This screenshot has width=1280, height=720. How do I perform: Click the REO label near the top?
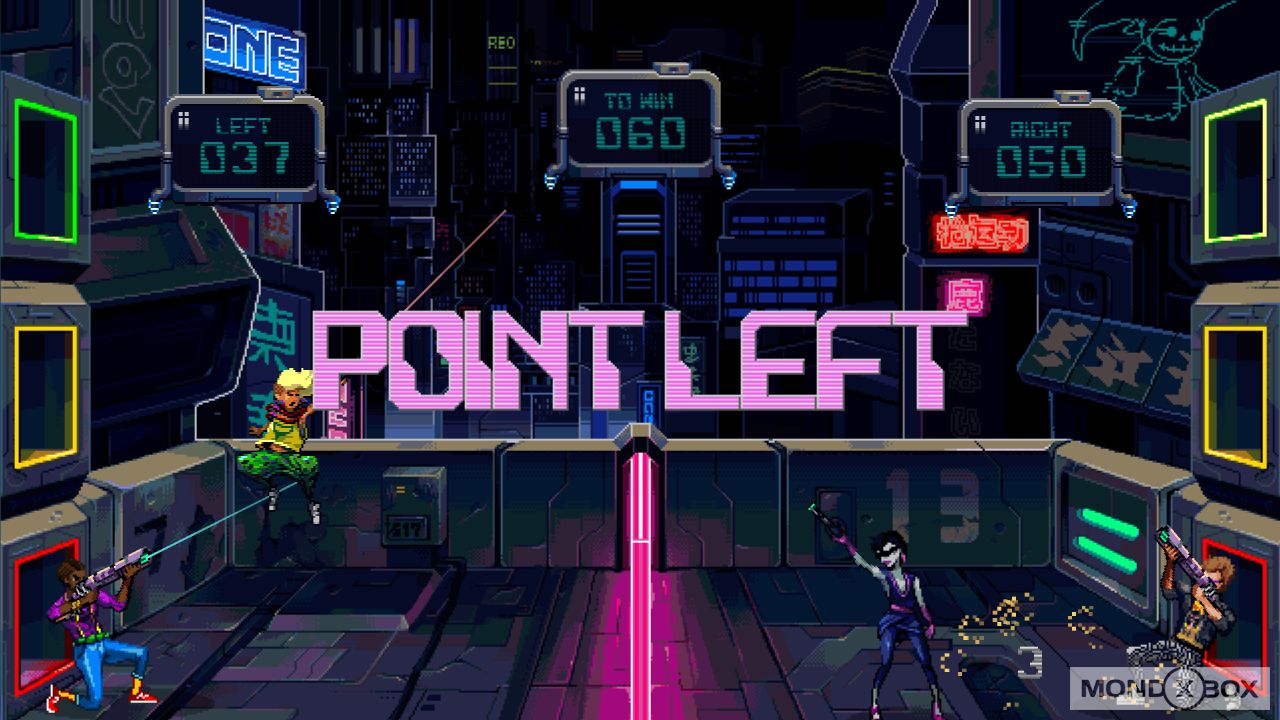[x=502, y=43]
